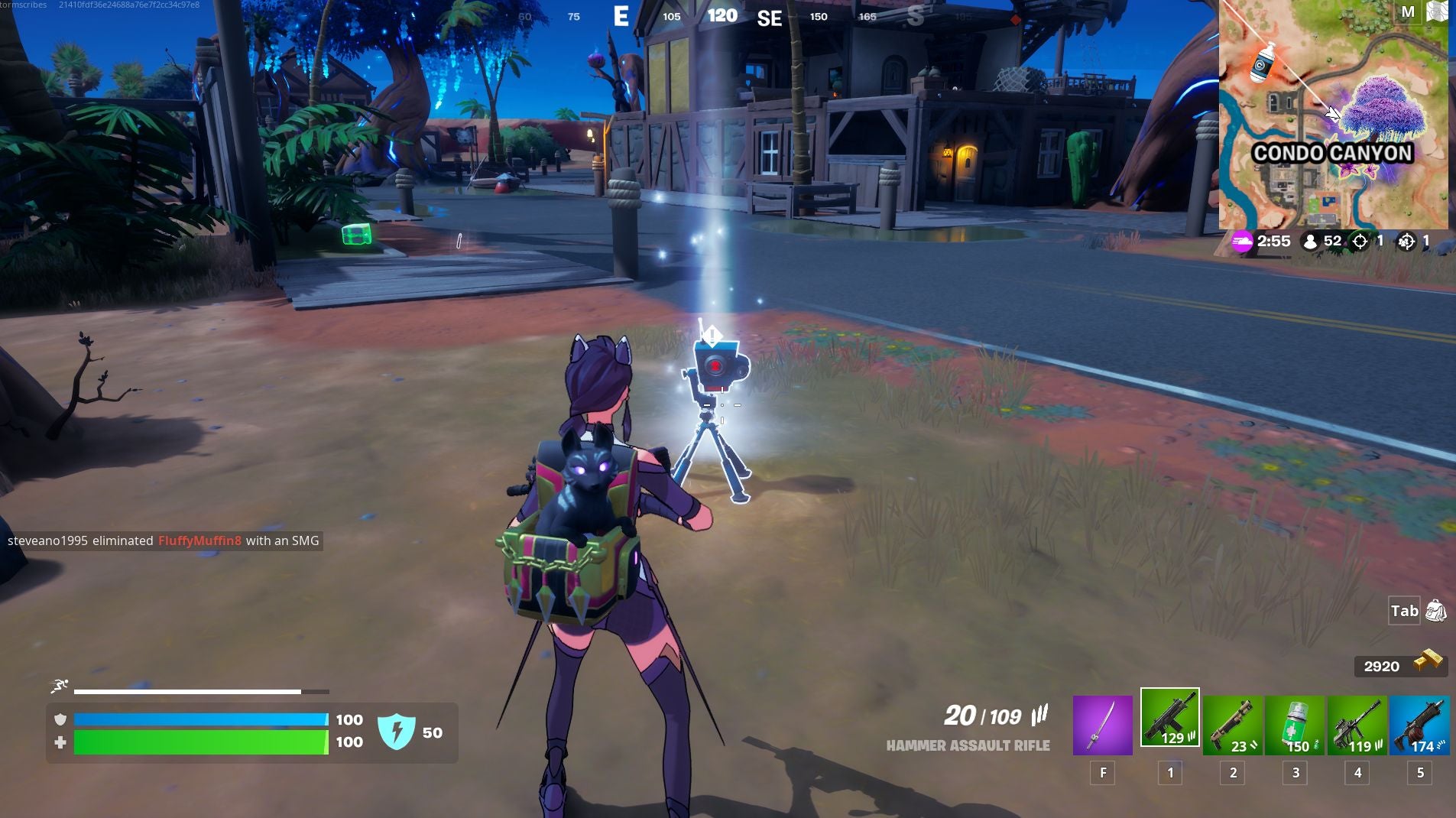The image size is (1456, 818).
Task: Click the supply drop marker on the minimap
Action: 1261,65
